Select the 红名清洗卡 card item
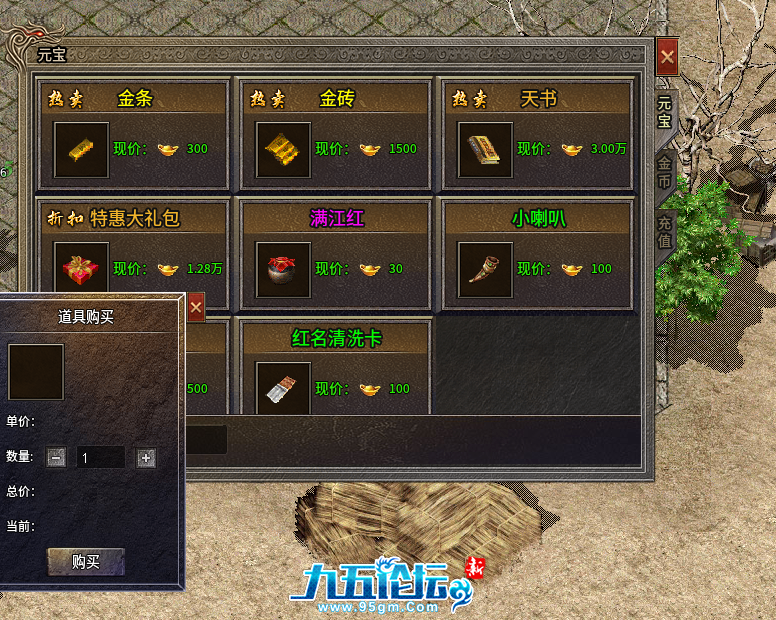Screen dimensions: 776x620 284,389
